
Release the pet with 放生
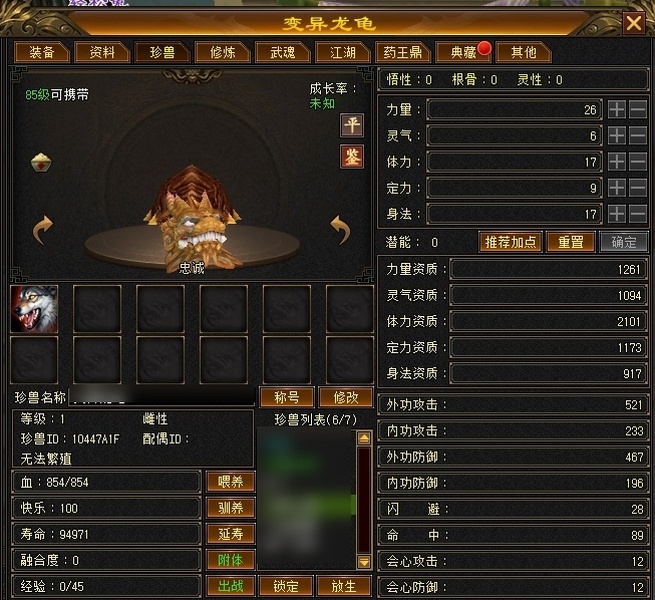(x=342, y=585)
